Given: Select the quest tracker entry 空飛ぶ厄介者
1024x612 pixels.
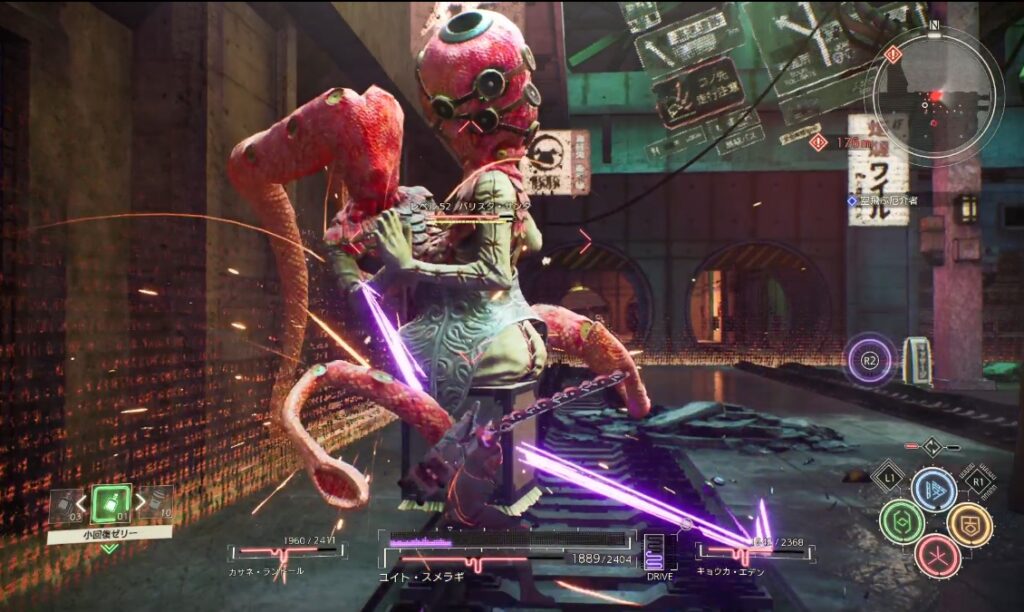Looking at the screenshot, I should pos(884,200).
